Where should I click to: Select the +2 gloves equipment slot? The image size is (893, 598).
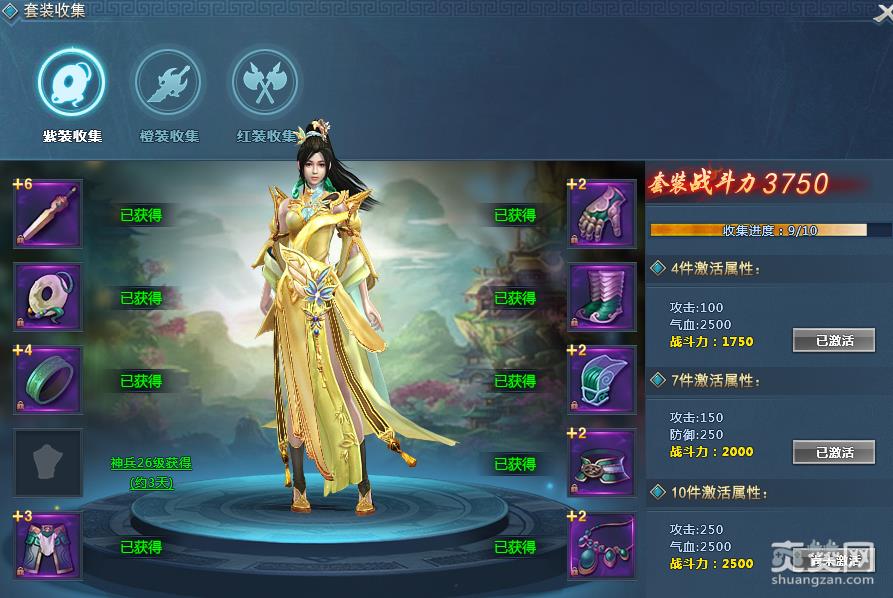(602, 214)
